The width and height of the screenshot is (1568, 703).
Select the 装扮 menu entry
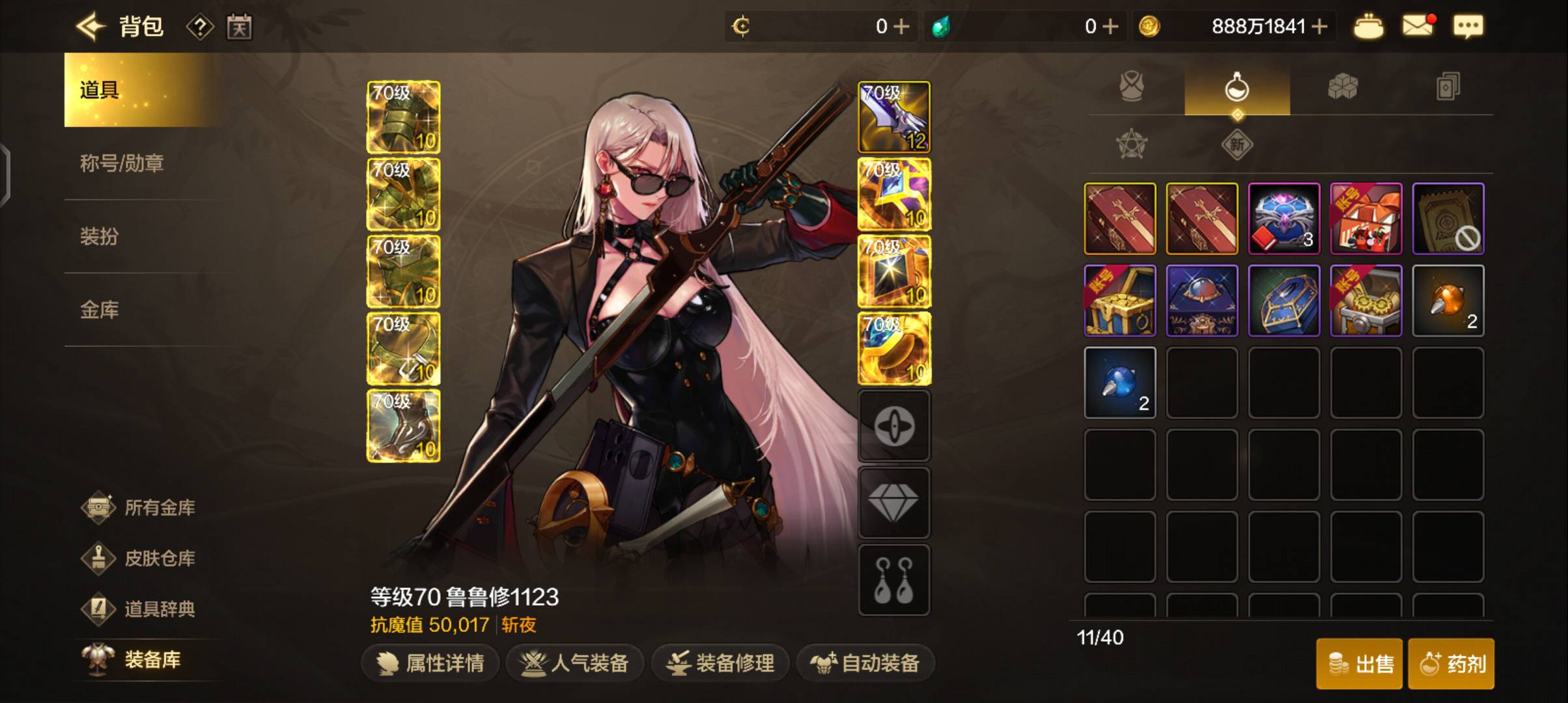(100, 236)
